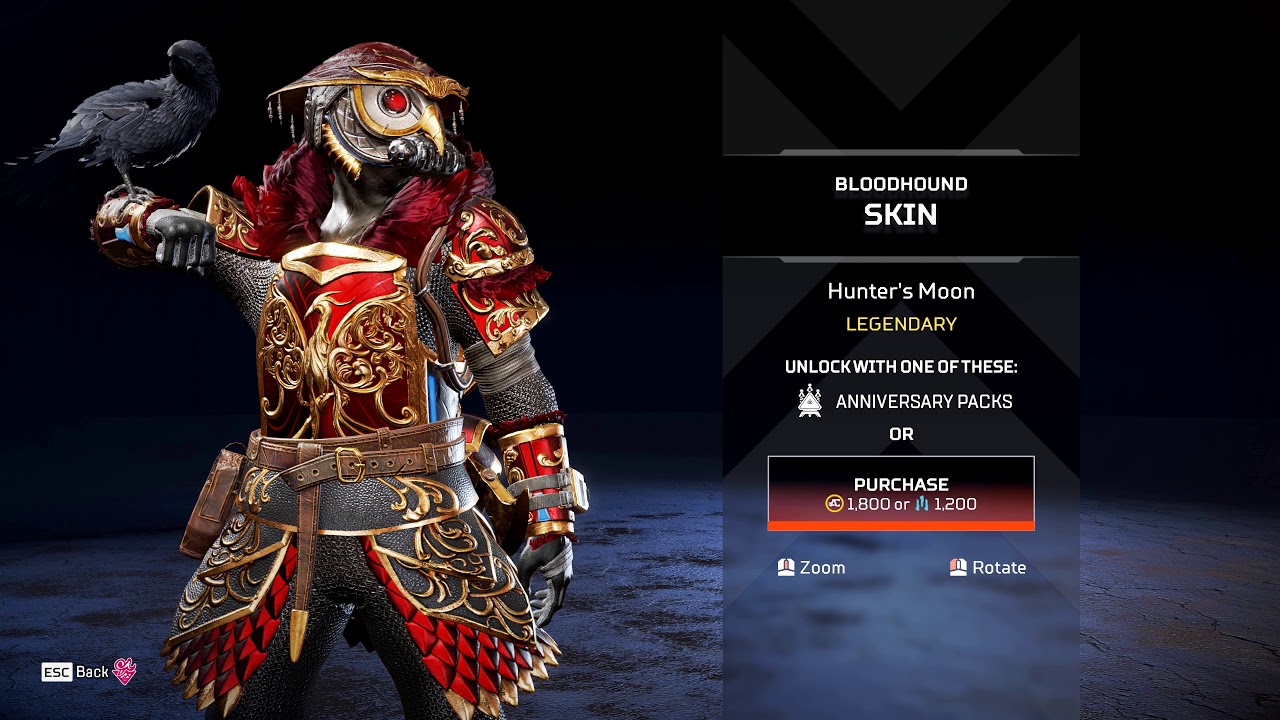Viewport: 1280px width, 720px height.
Task: Click the Hunter's Moon skin title
Action: [x=901, y=291]
